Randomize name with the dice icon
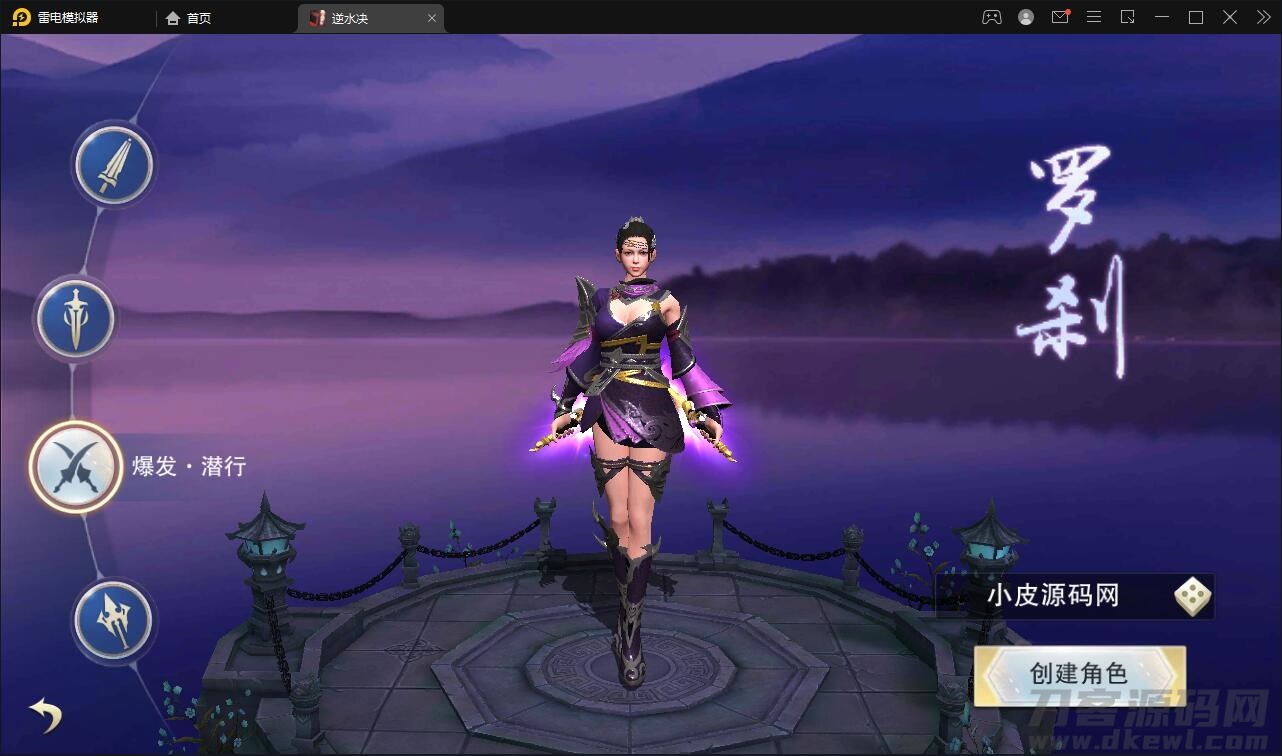1282x756 pixels. (1192, 597)
